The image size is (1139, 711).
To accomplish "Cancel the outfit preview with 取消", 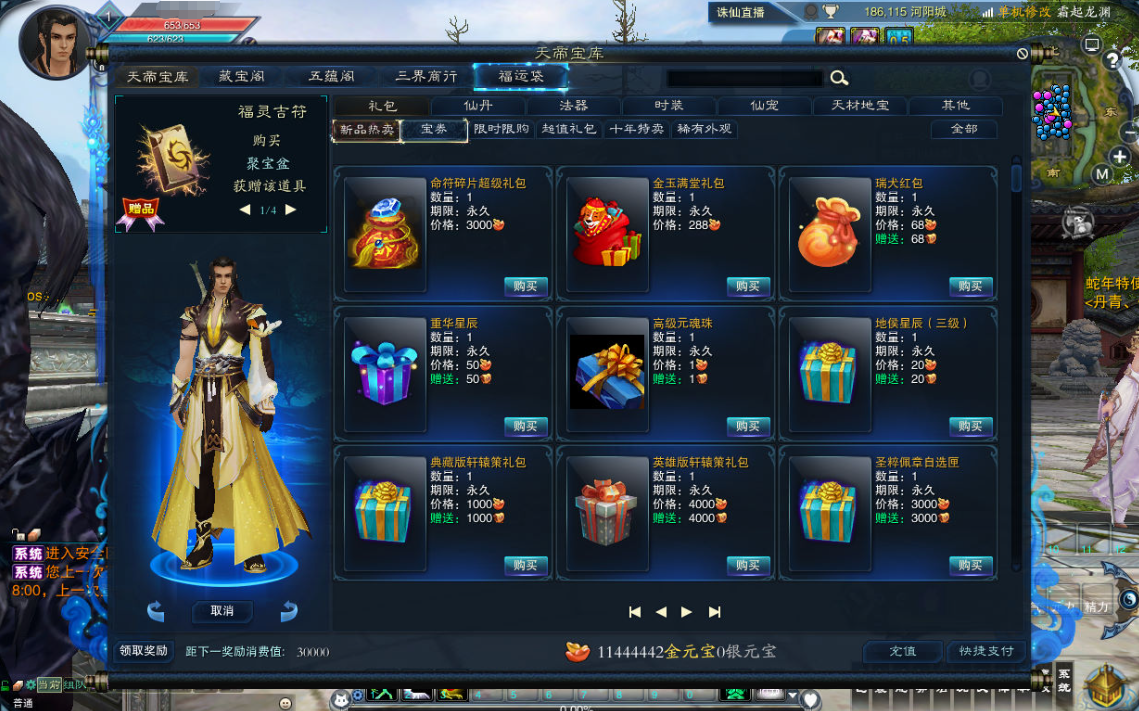I will (222, 611).
